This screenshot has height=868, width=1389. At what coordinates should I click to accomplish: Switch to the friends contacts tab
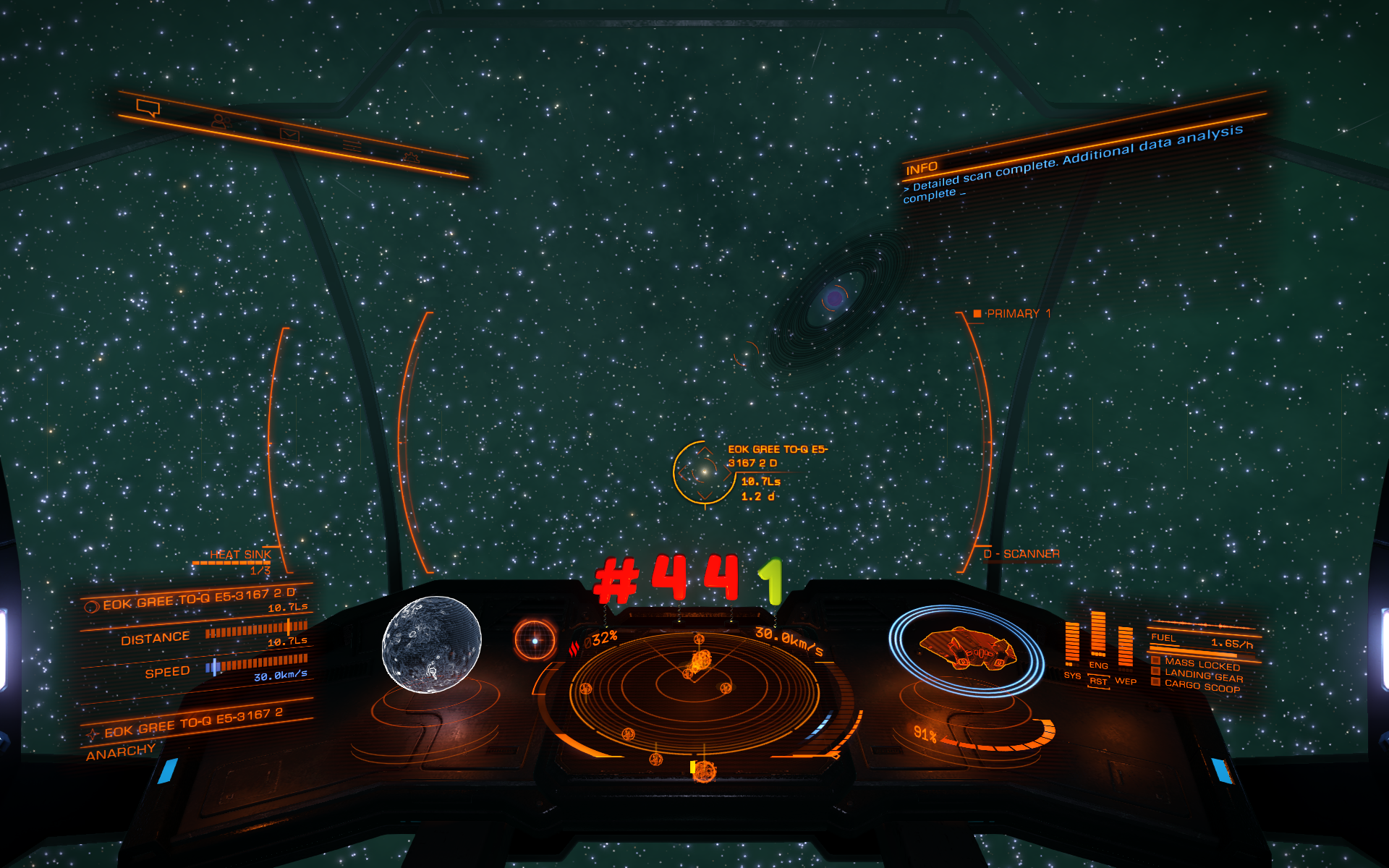220,122
